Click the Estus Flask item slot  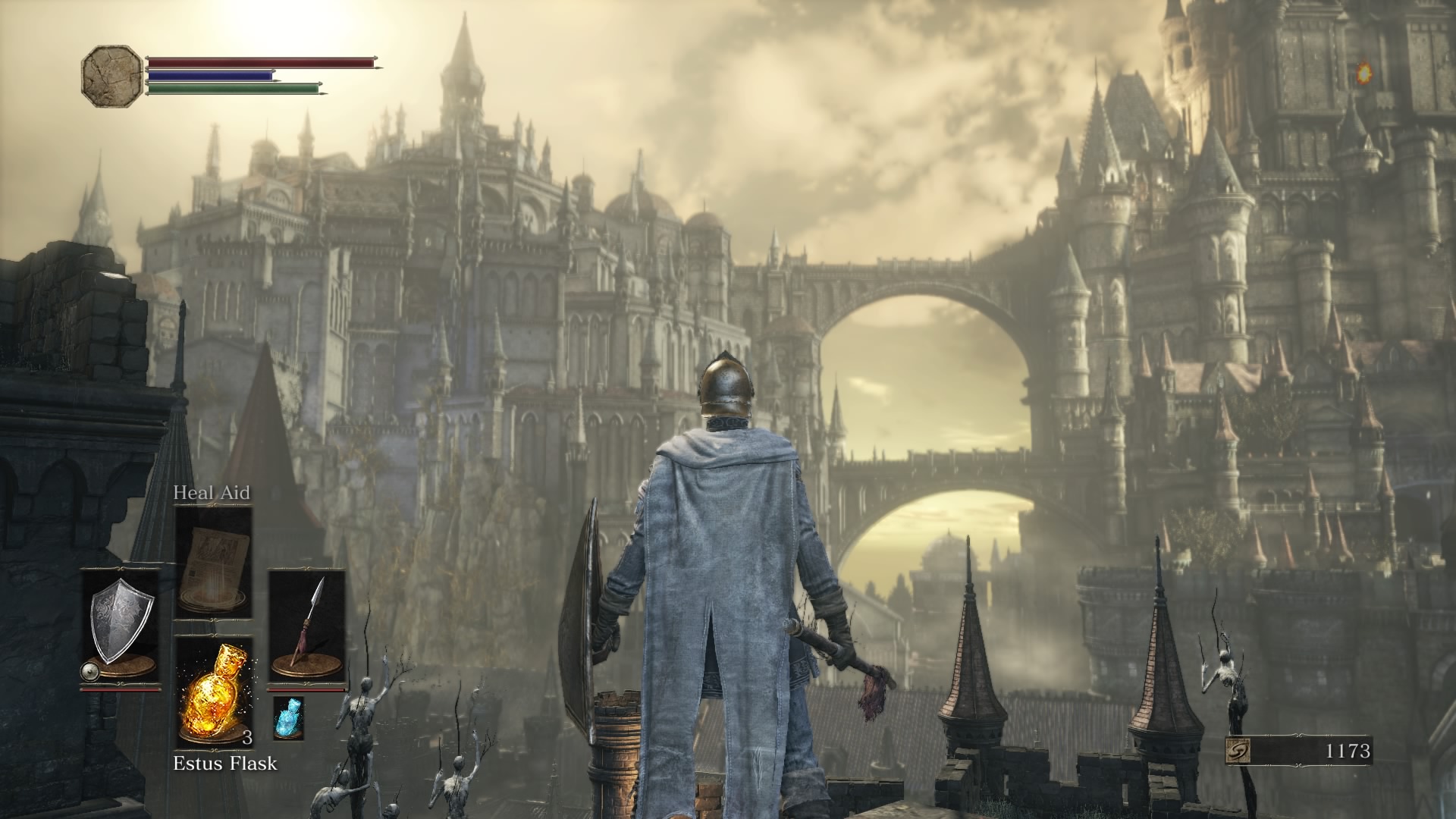click(213, 691)
